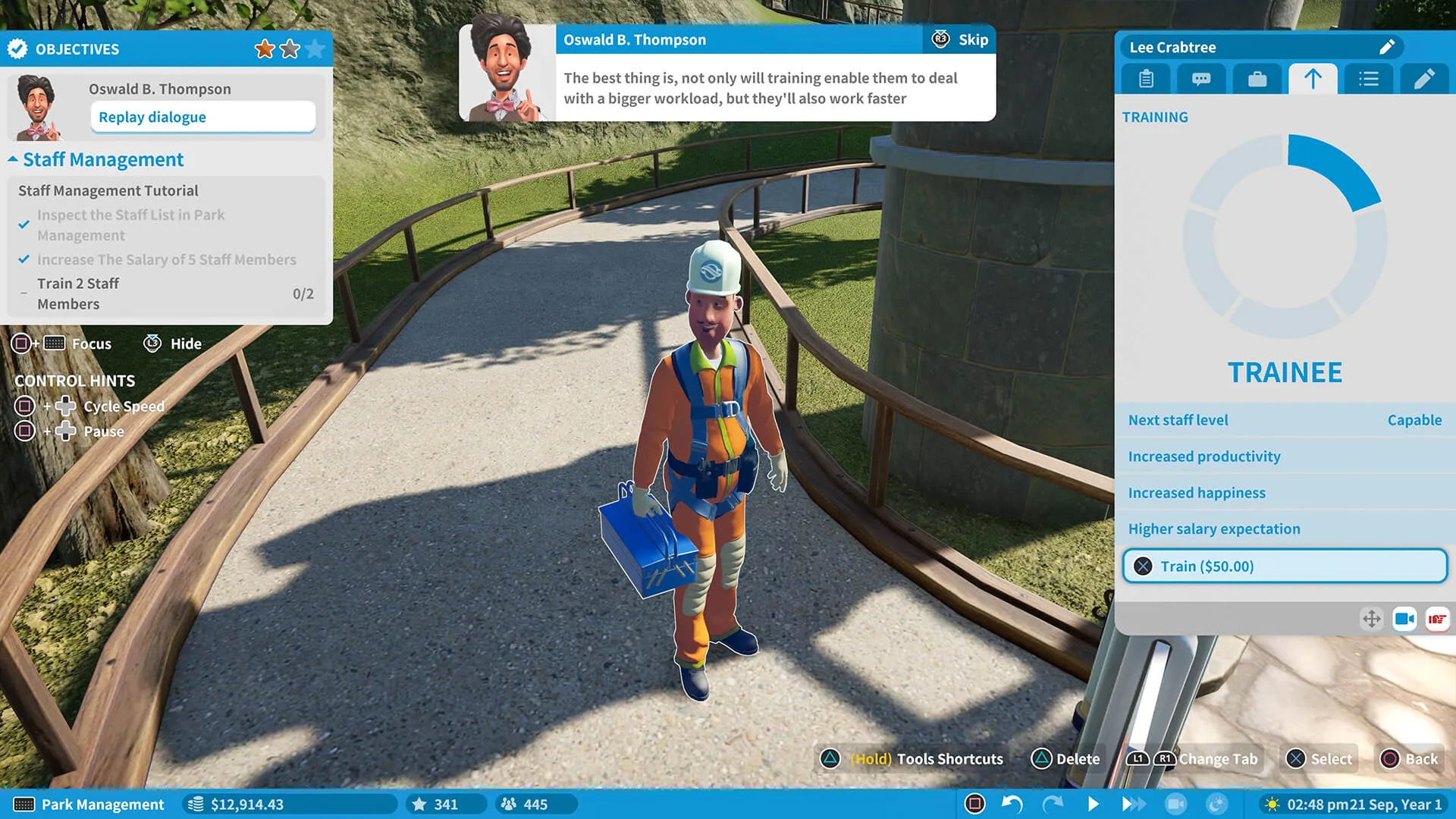
Task: Replay Oswald's dialogue
Action: (x=202, y=117)
